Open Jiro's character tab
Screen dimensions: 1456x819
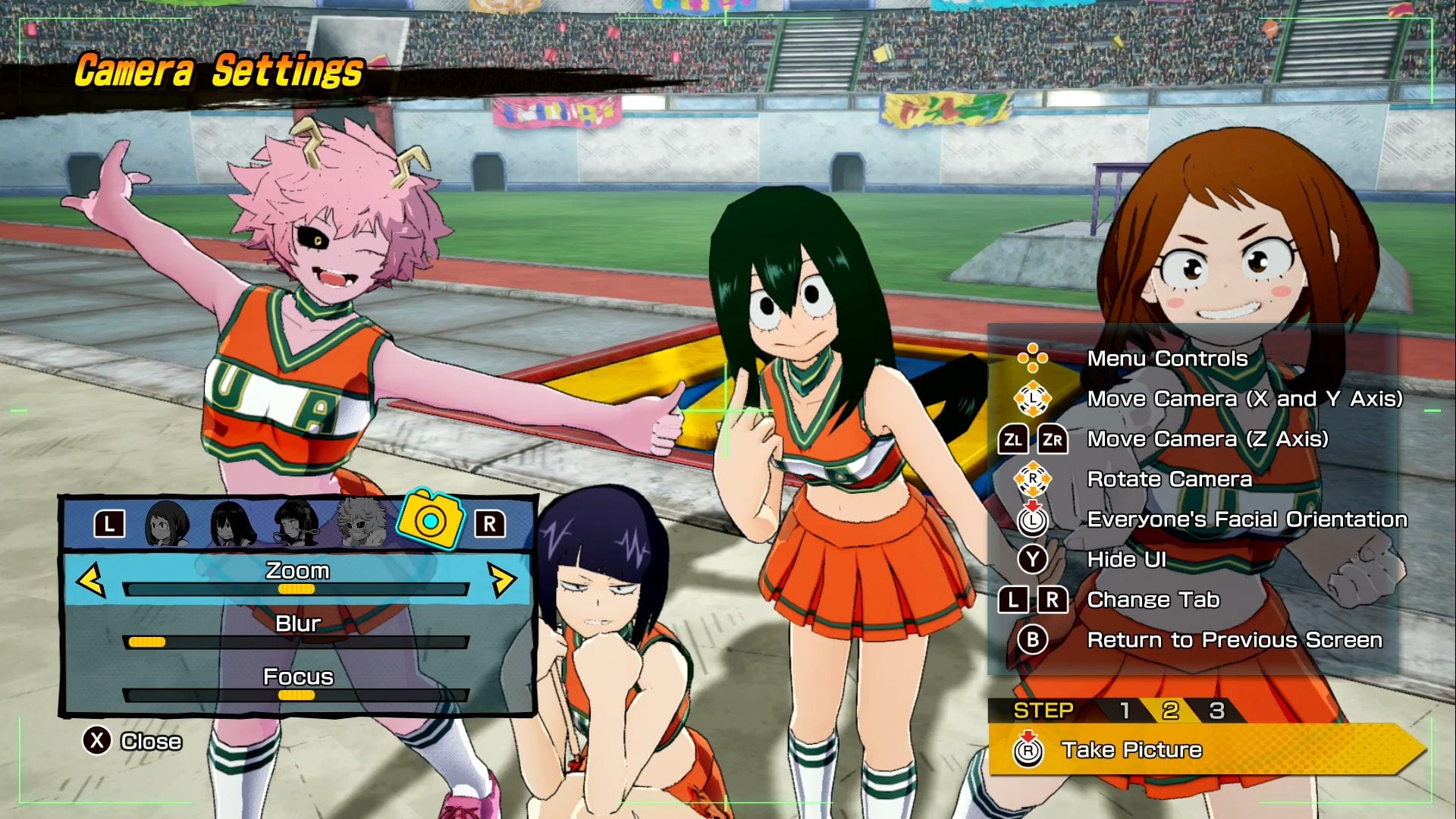point(297,523)
